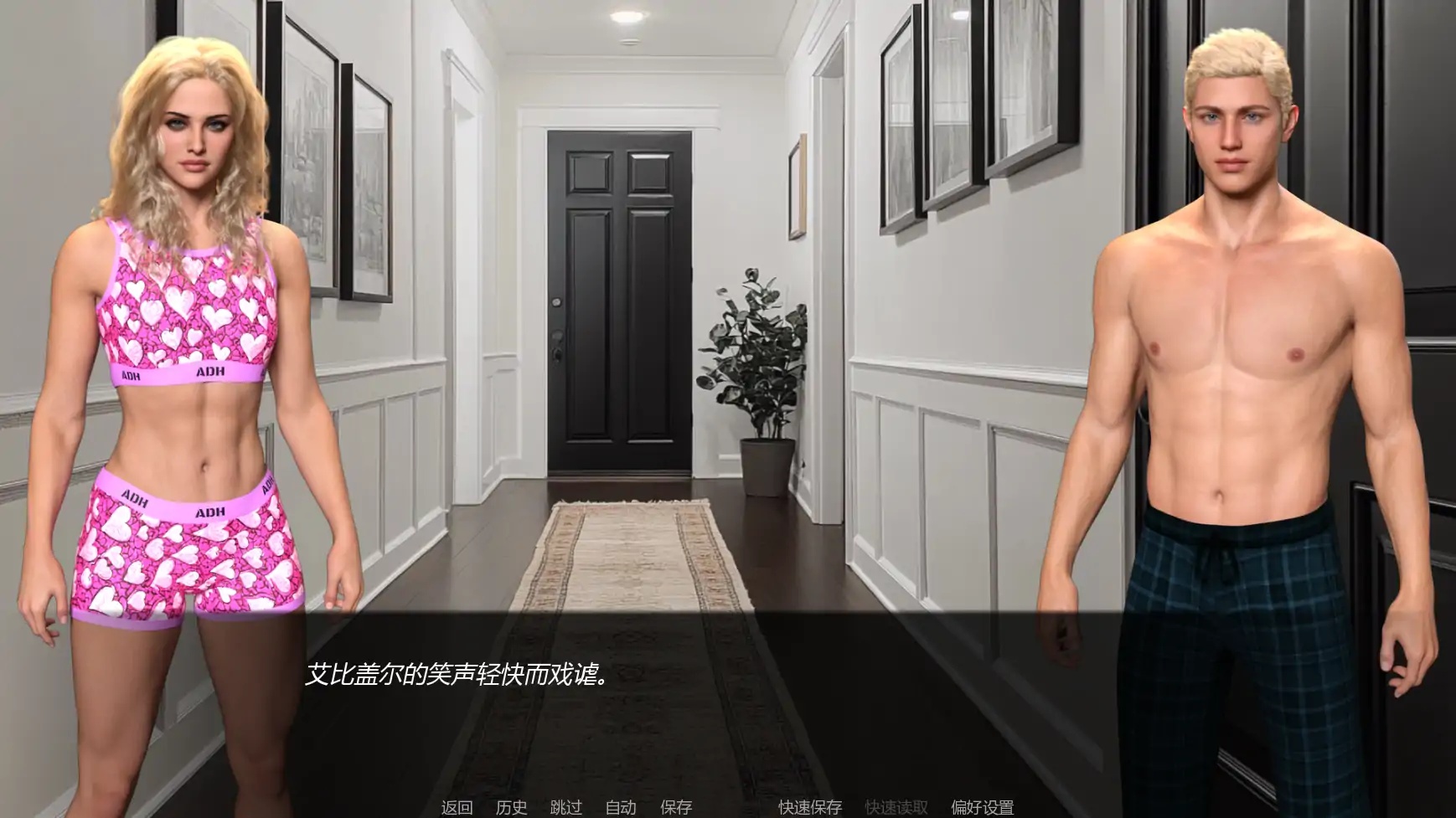
Task: Open the 历史 dialogue history
Action: [x=511, y=806]
